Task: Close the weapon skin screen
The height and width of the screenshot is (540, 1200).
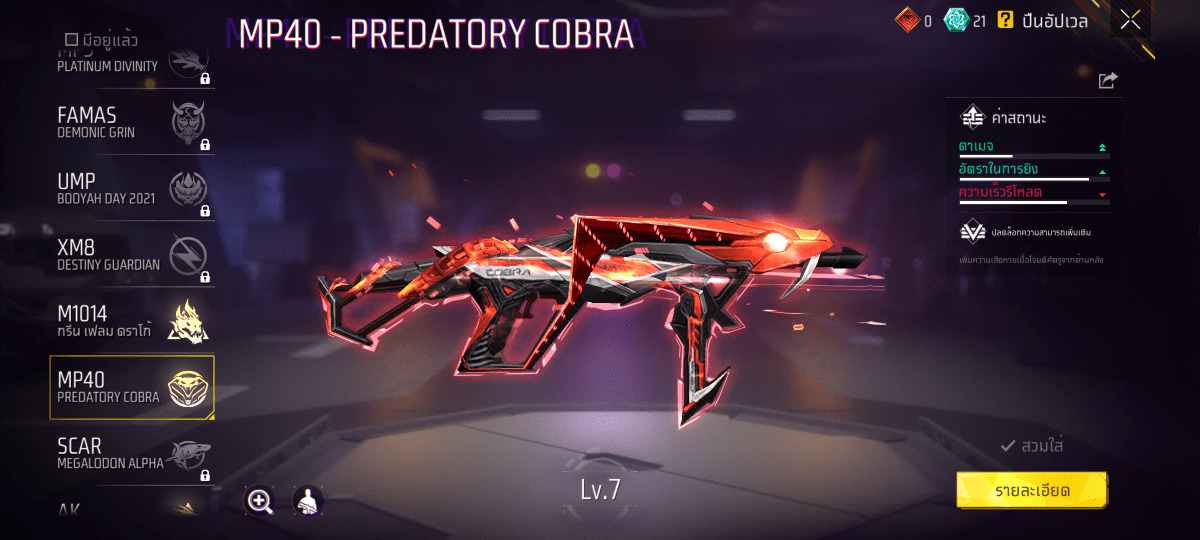Action: (x=1130, y=19)
